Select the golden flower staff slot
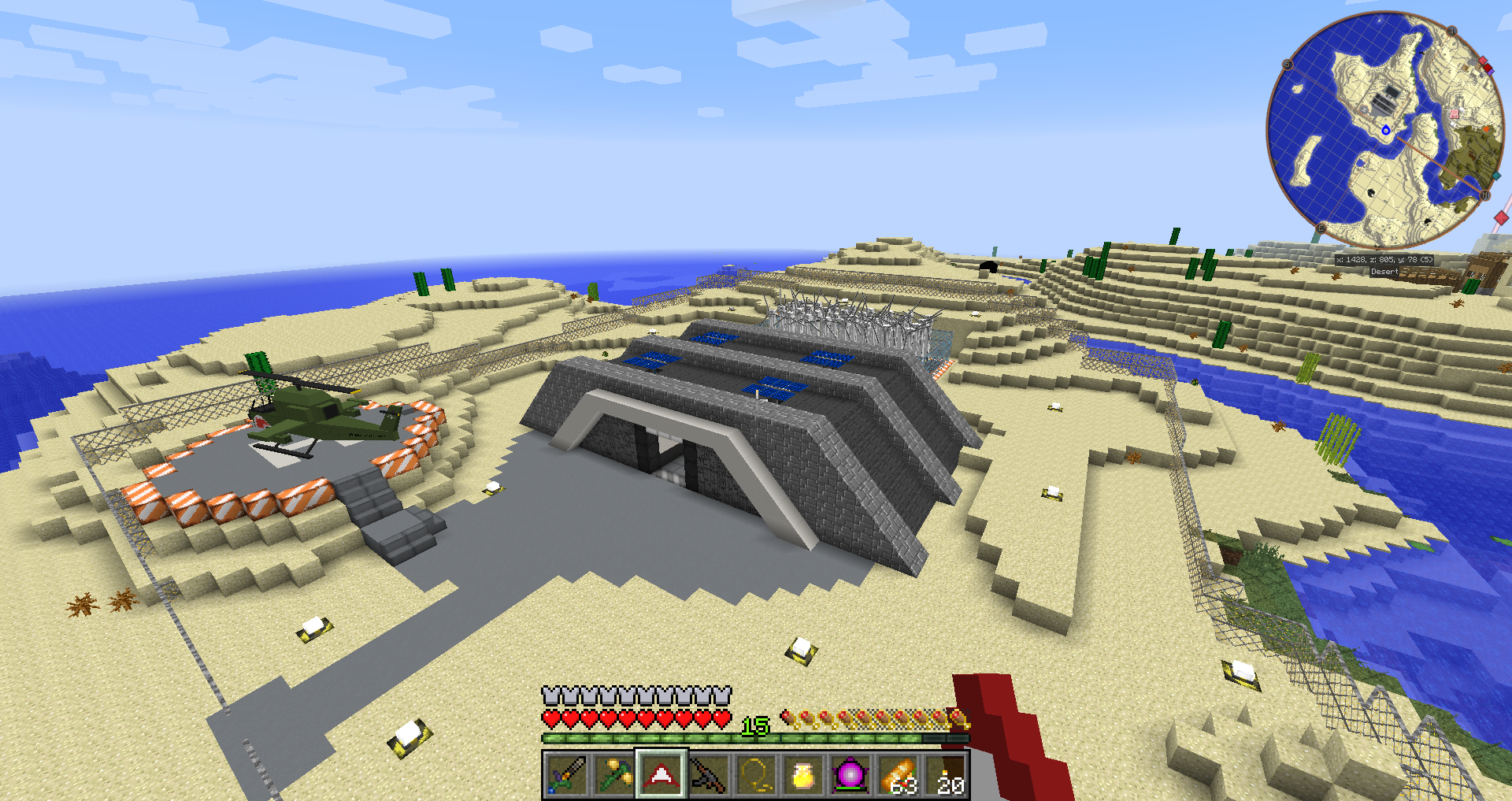1512x801 pixels. click(613, 775)
